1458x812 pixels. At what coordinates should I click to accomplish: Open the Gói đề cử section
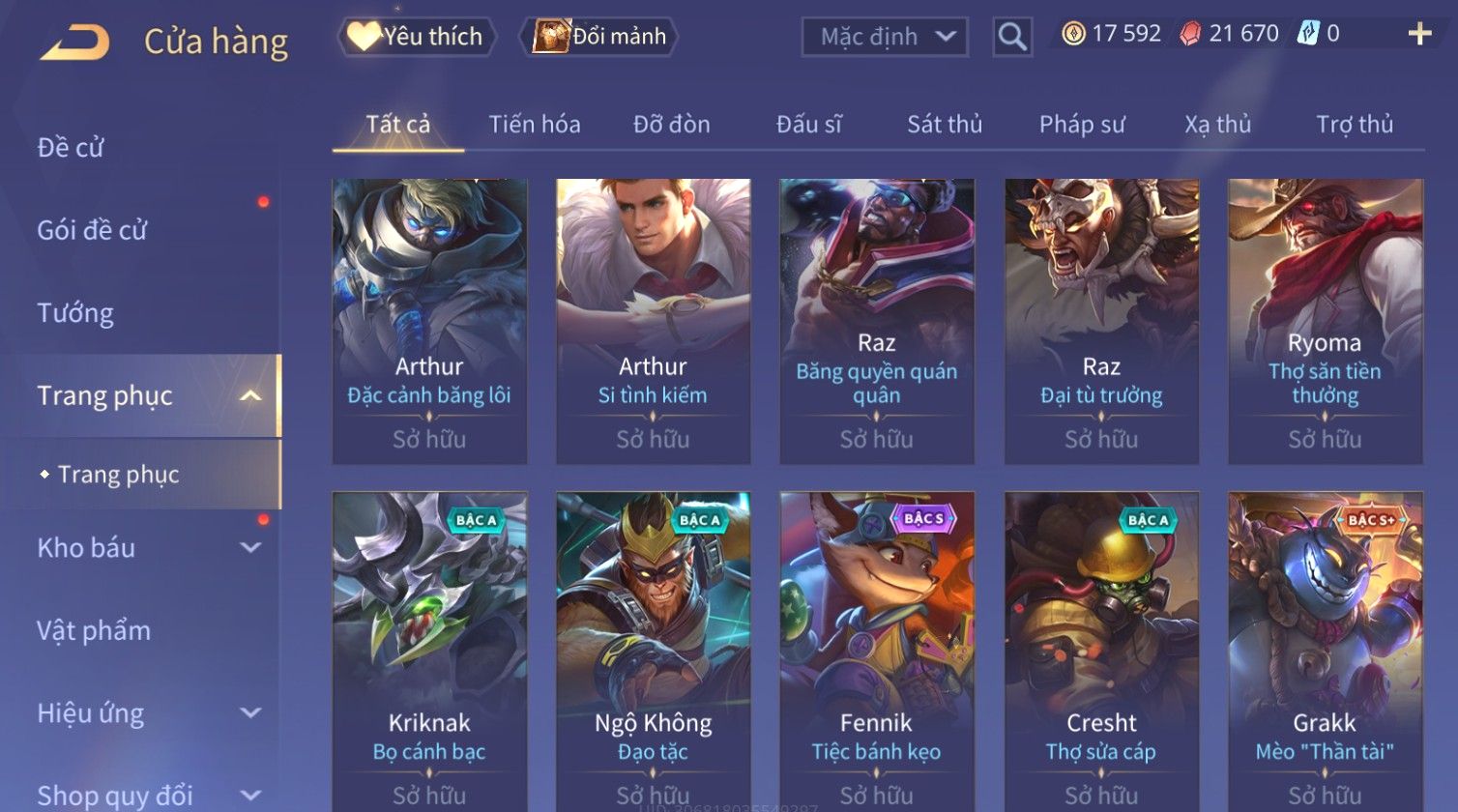pos(92,230)
